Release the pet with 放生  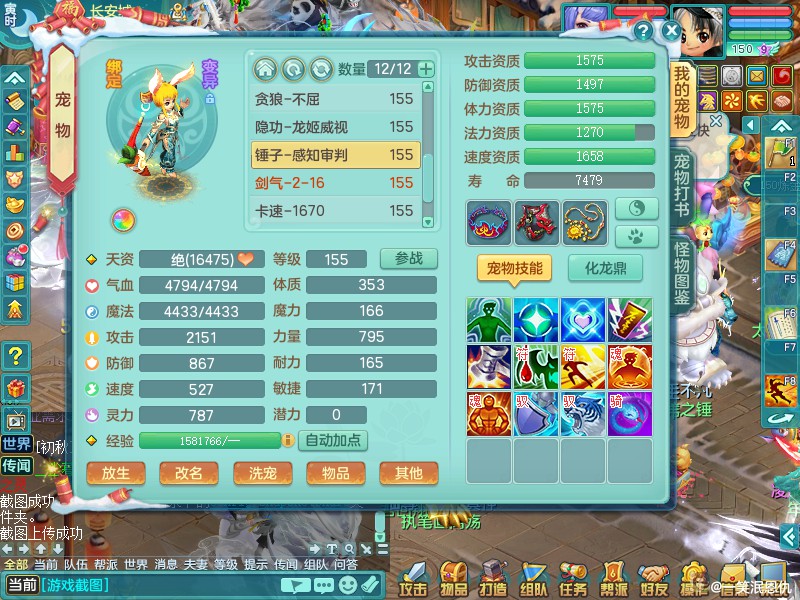[116, 473]
